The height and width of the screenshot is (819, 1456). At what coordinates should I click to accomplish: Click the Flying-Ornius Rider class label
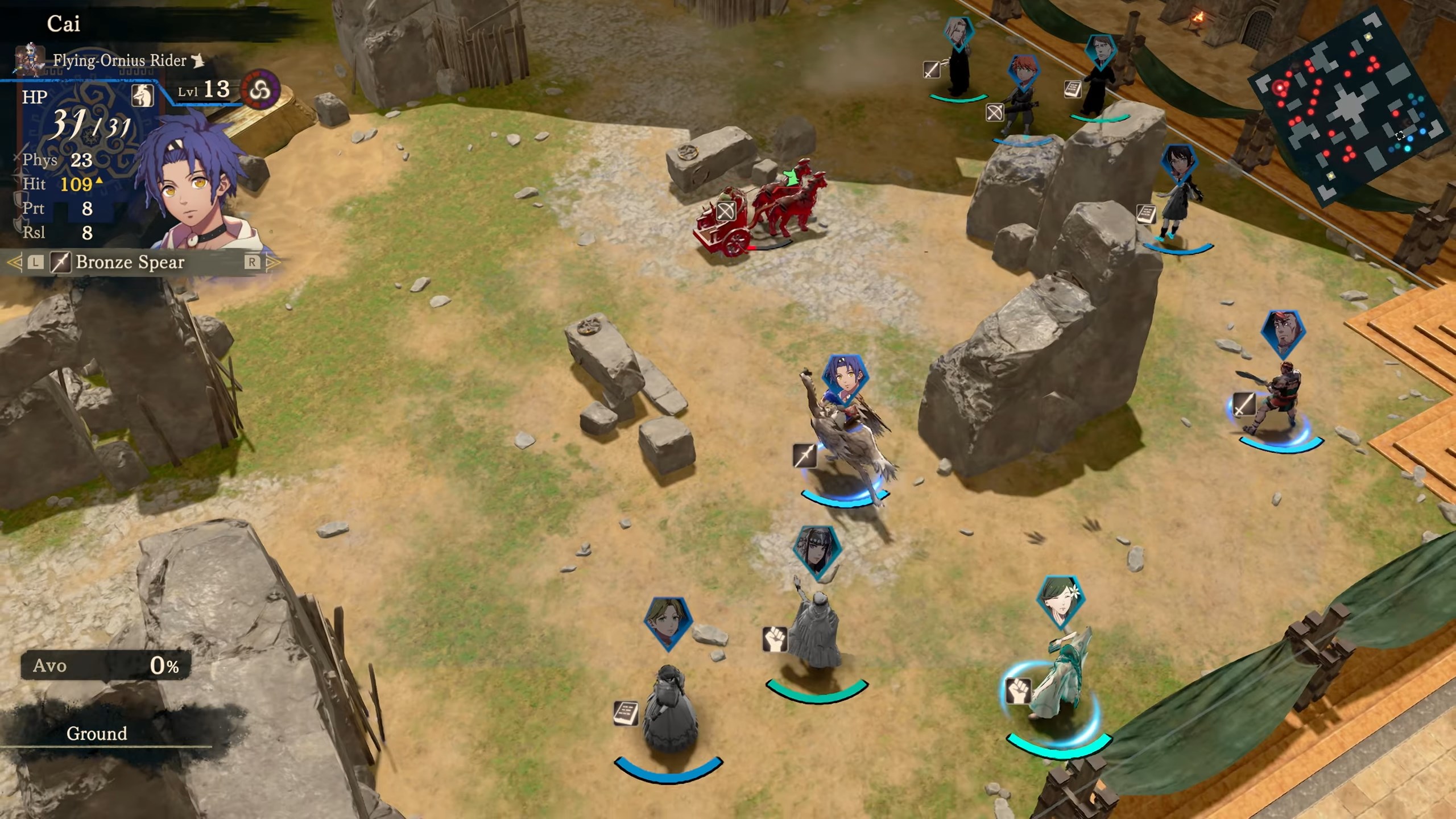(119, 60)
